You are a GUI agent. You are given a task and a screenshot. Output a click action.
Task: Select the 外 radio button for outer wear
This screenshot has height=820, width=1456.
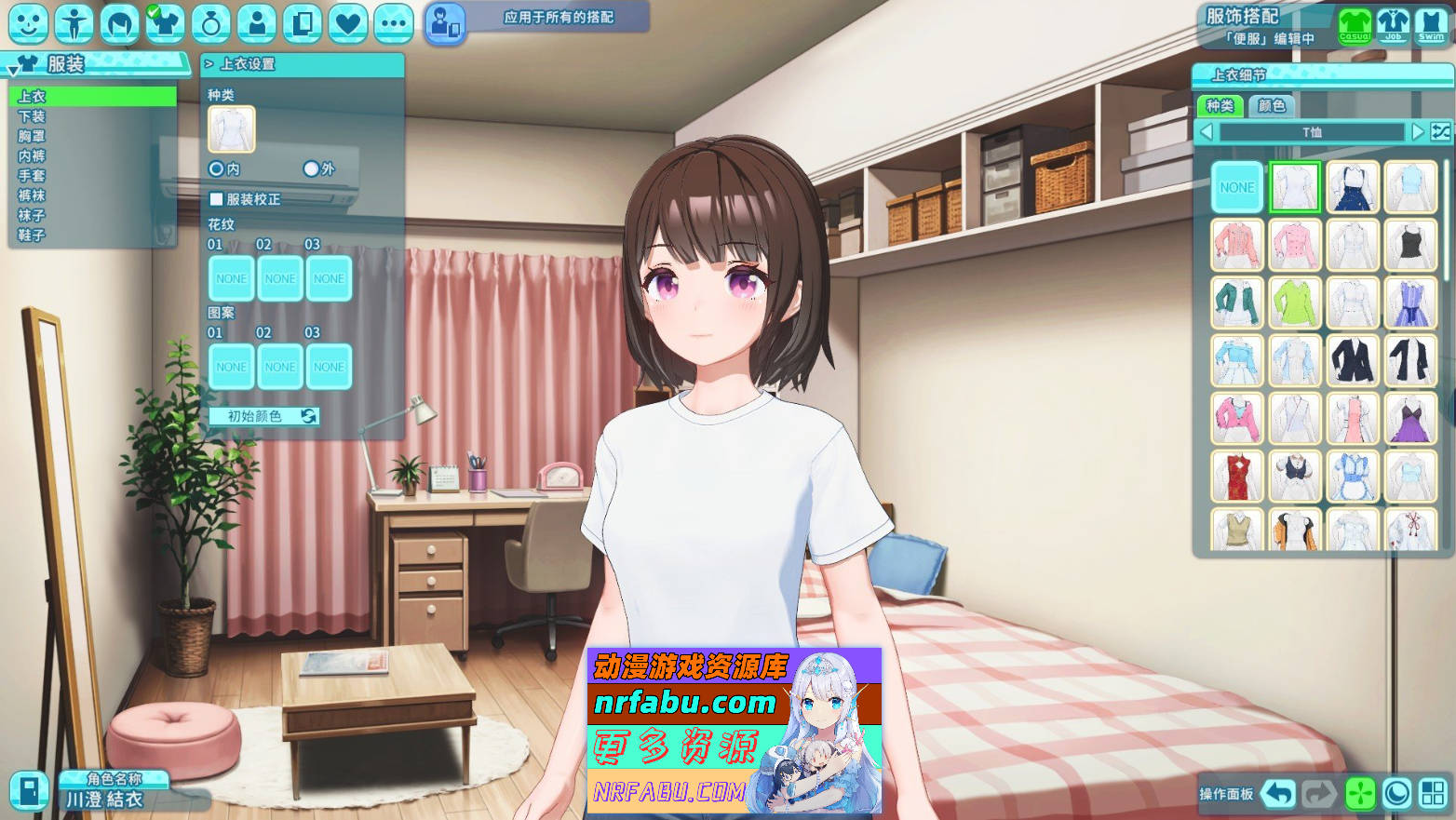310,168
